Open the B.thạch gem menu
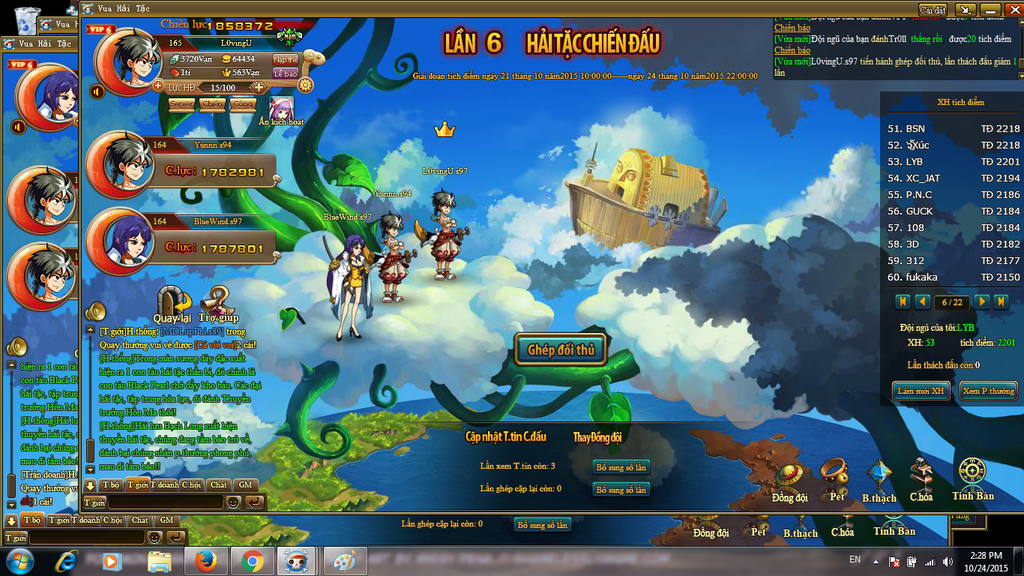 click(879, 480)
